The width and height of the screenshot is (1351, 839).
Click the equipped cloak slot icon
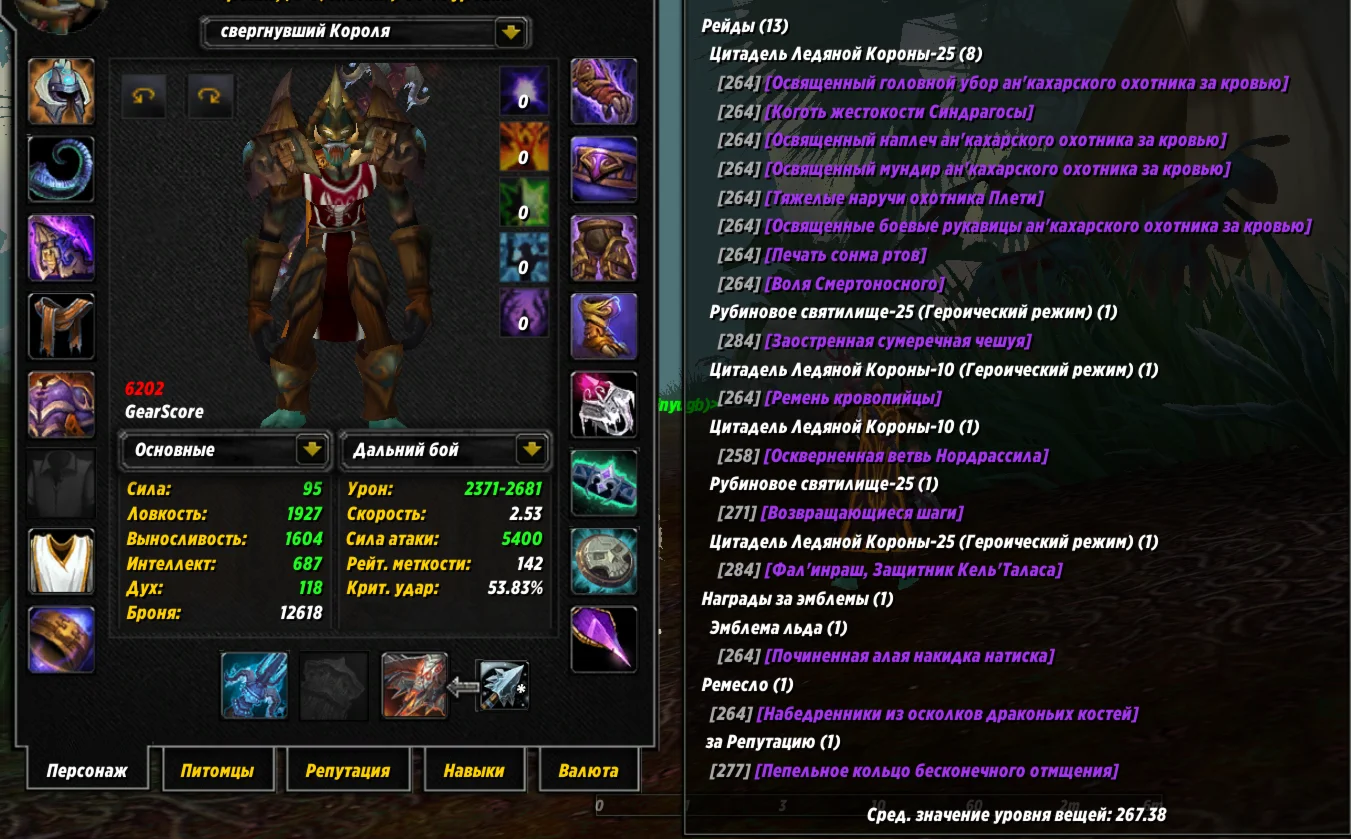click(x=61, y=327)
